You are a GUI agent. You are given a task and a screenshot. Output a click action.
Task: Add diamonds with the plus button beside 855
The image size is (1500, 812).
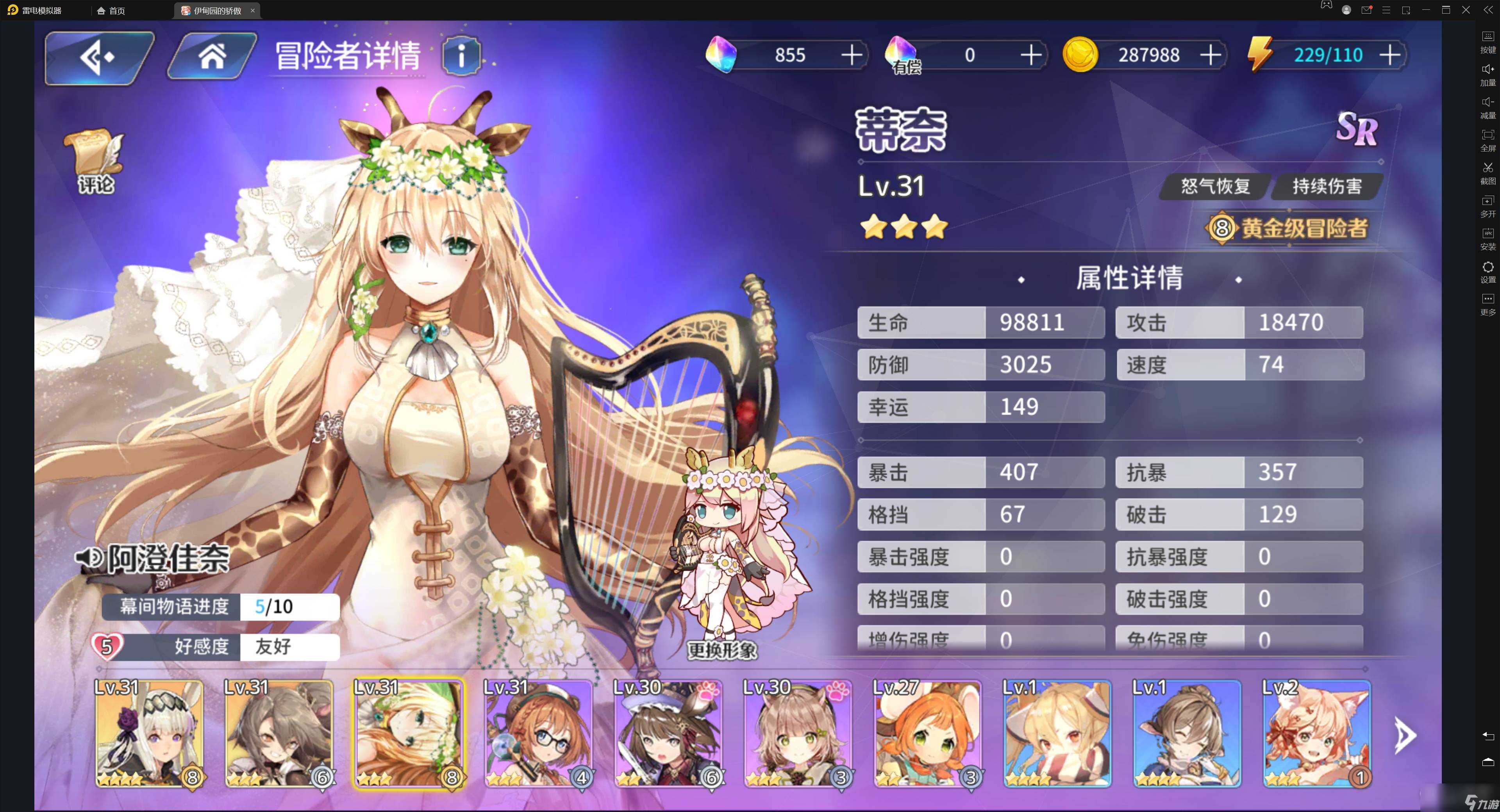tap(852, 55)
